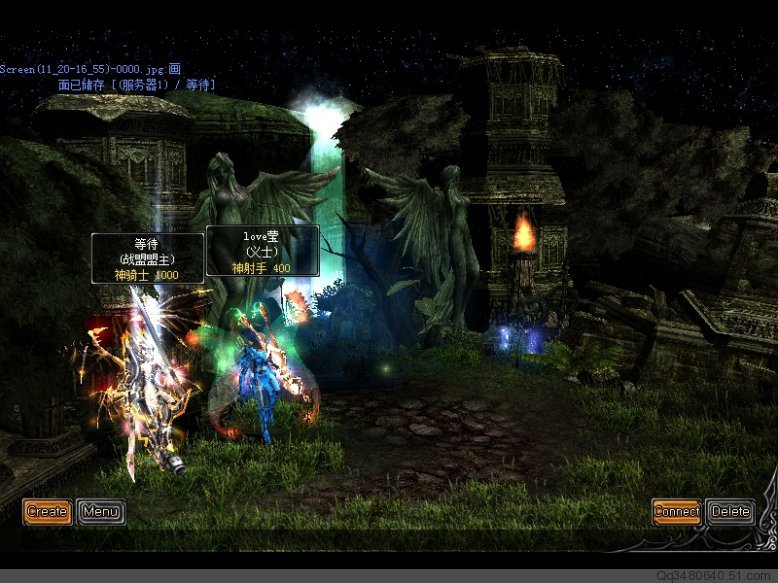Select the 等待 knight character nameplate
Screen dimensions: 778x583
coord(147,258)
